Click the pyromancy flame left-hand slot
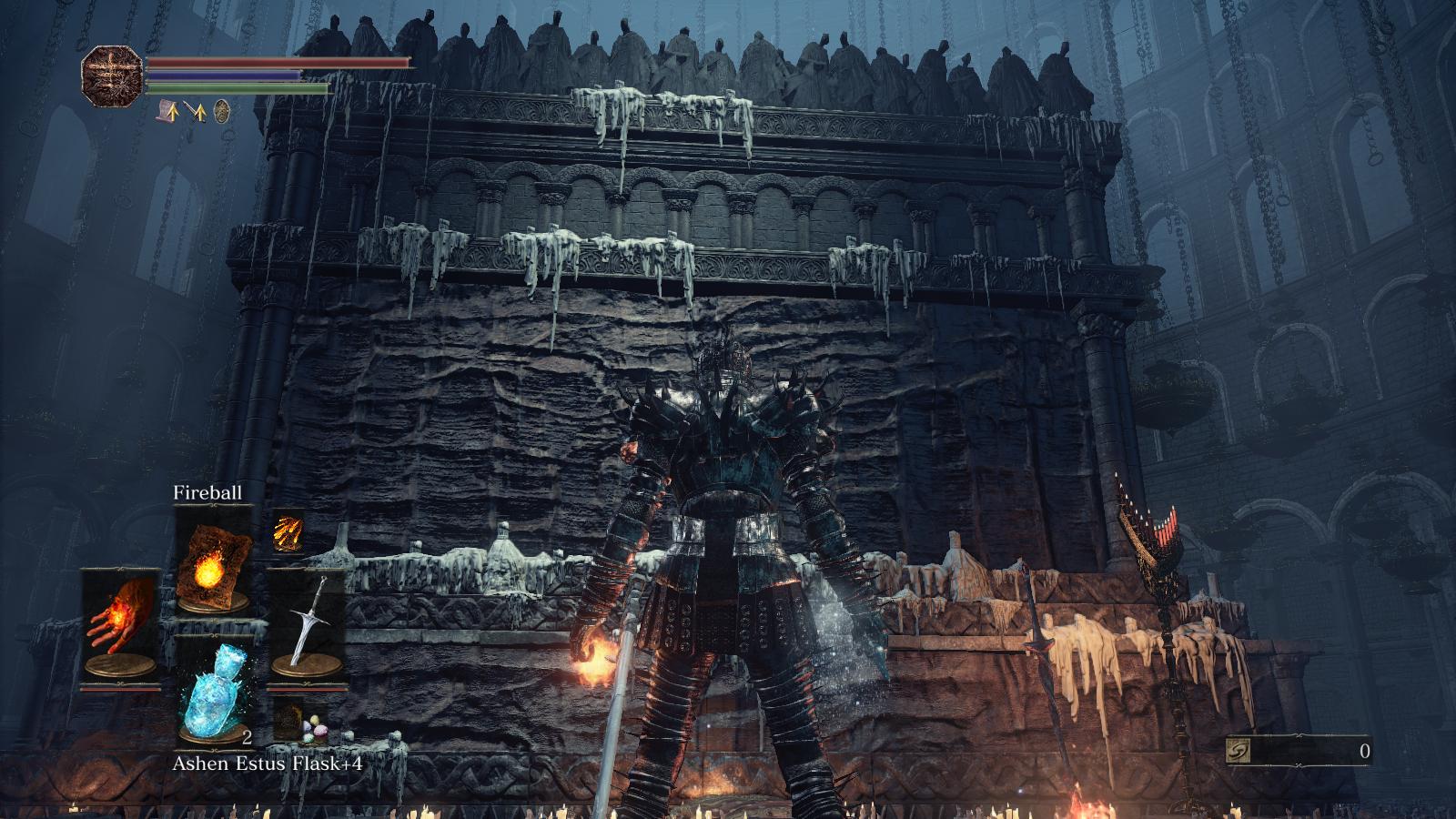 pos(120,623)
